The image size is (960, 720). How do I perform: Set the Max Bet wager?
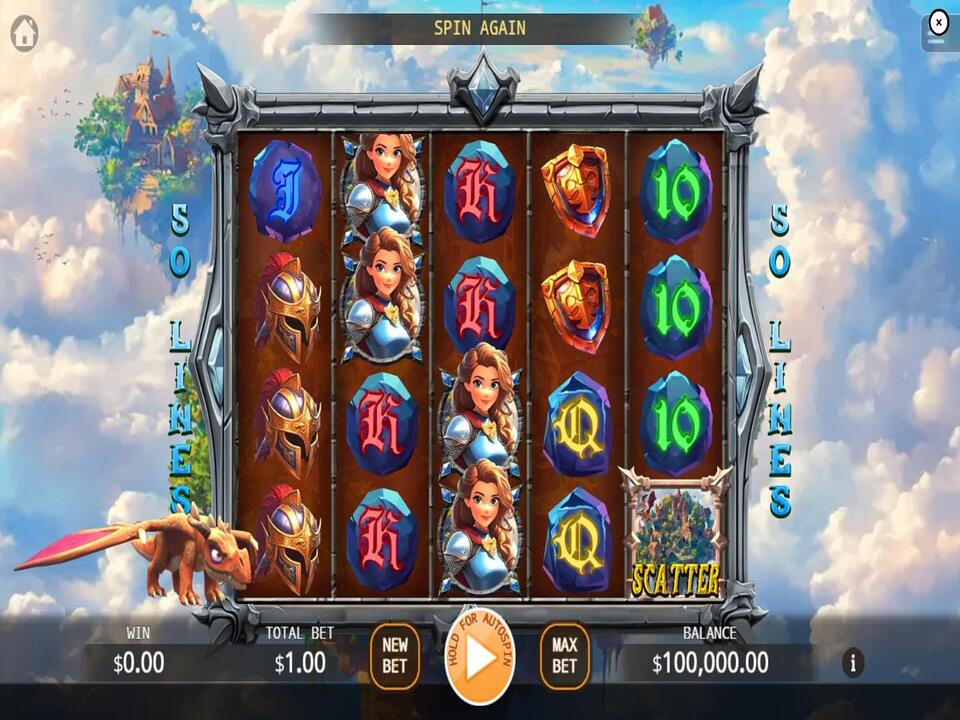pyautogui.click(x=564, y=656)
